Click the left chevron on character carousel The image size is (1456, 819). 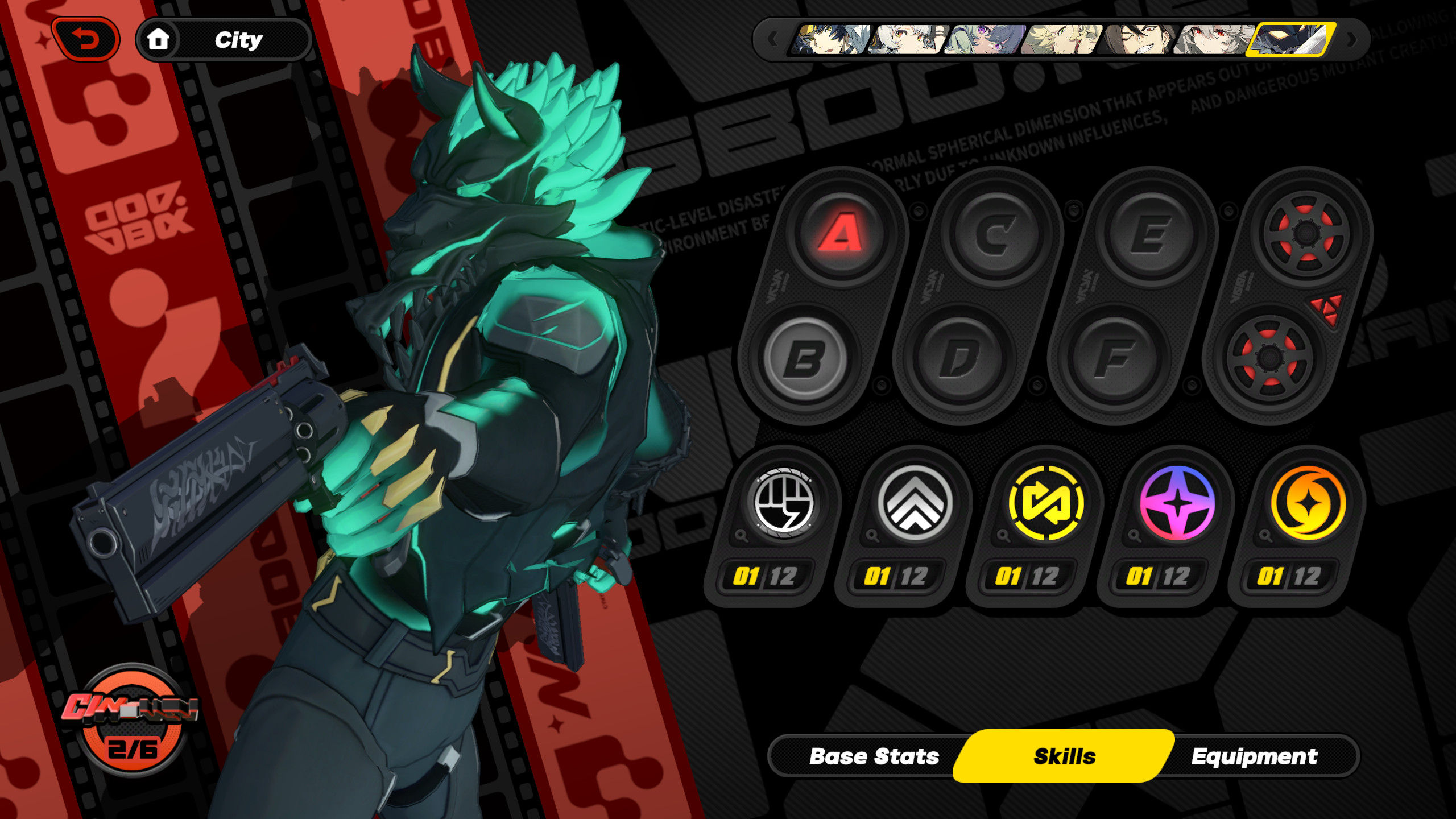click(773, 40)
